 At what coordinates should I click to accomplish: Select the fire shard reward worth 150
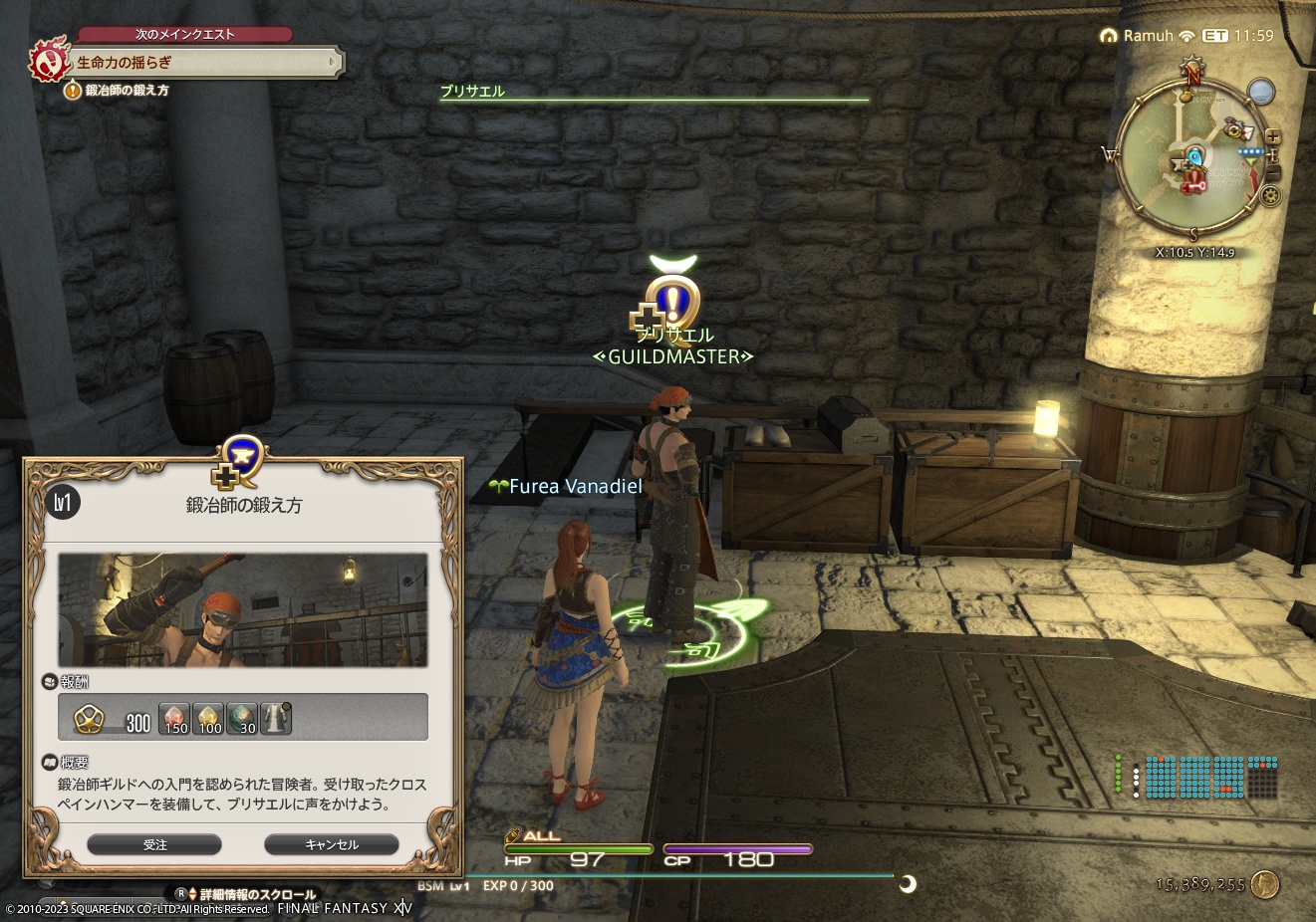tap(173, 719)
